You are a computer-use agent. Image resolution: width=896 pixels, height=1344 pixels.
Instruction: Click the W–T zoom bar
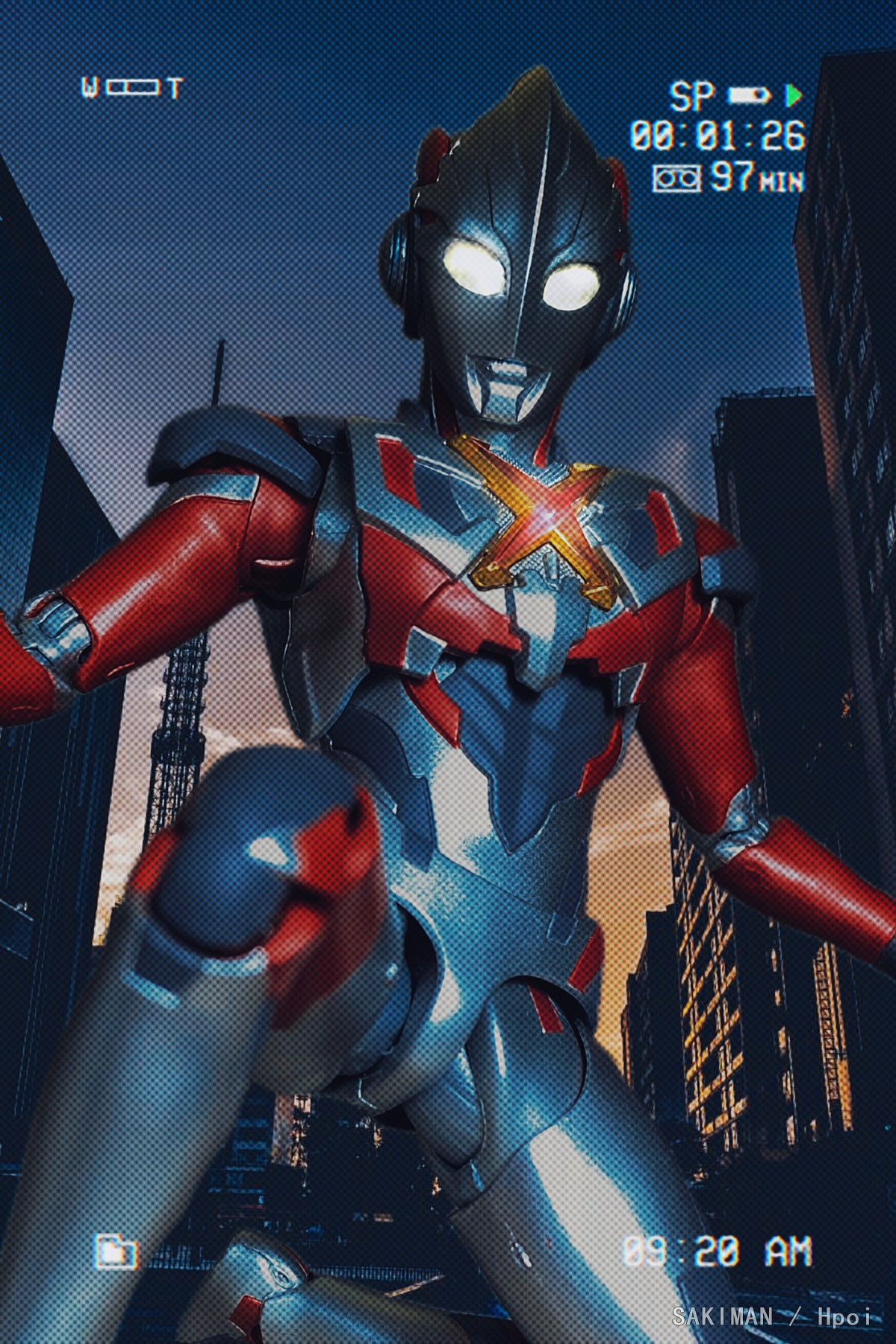(x=132, y=89)
